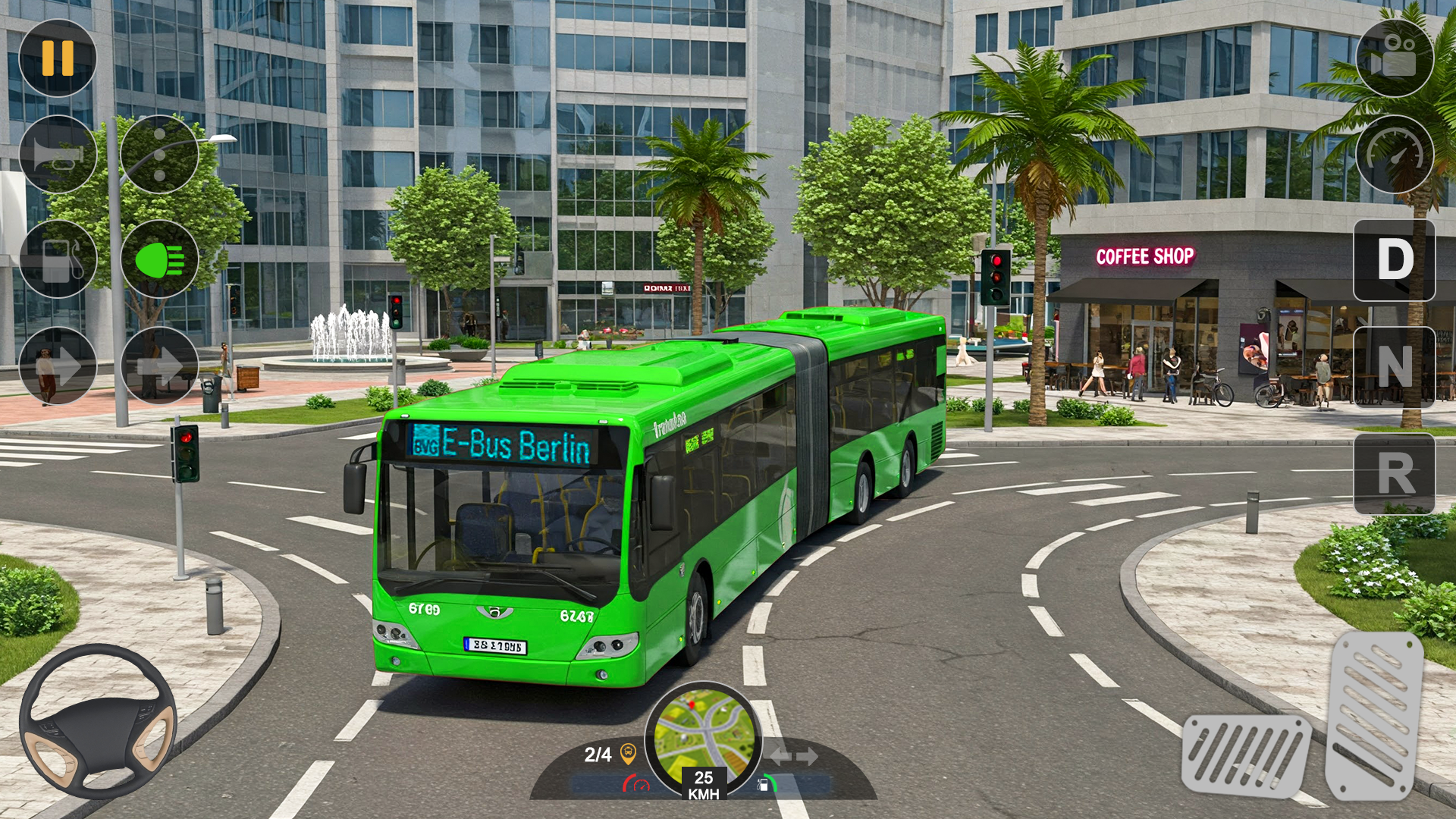Viewport: 1456px width, 819px height.
Task: Click the arrow button with motion lines
Action: point(159,367)
